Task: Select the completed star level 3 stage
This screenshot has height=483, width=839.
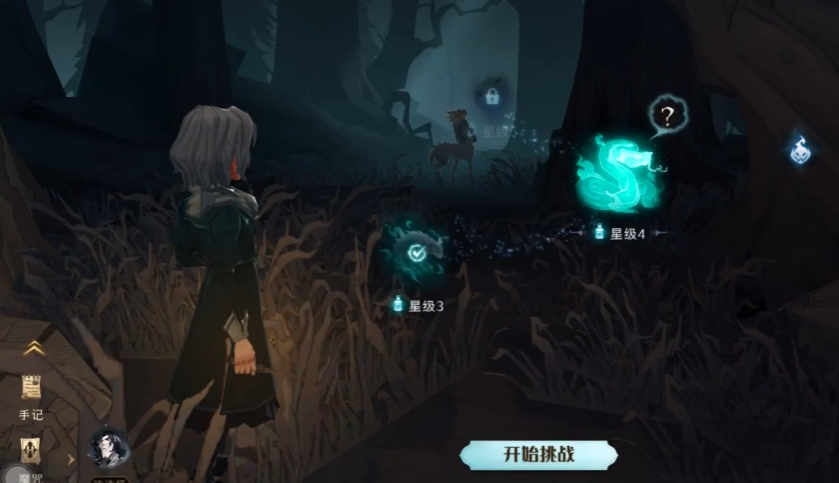Action: tap(418, 253)
